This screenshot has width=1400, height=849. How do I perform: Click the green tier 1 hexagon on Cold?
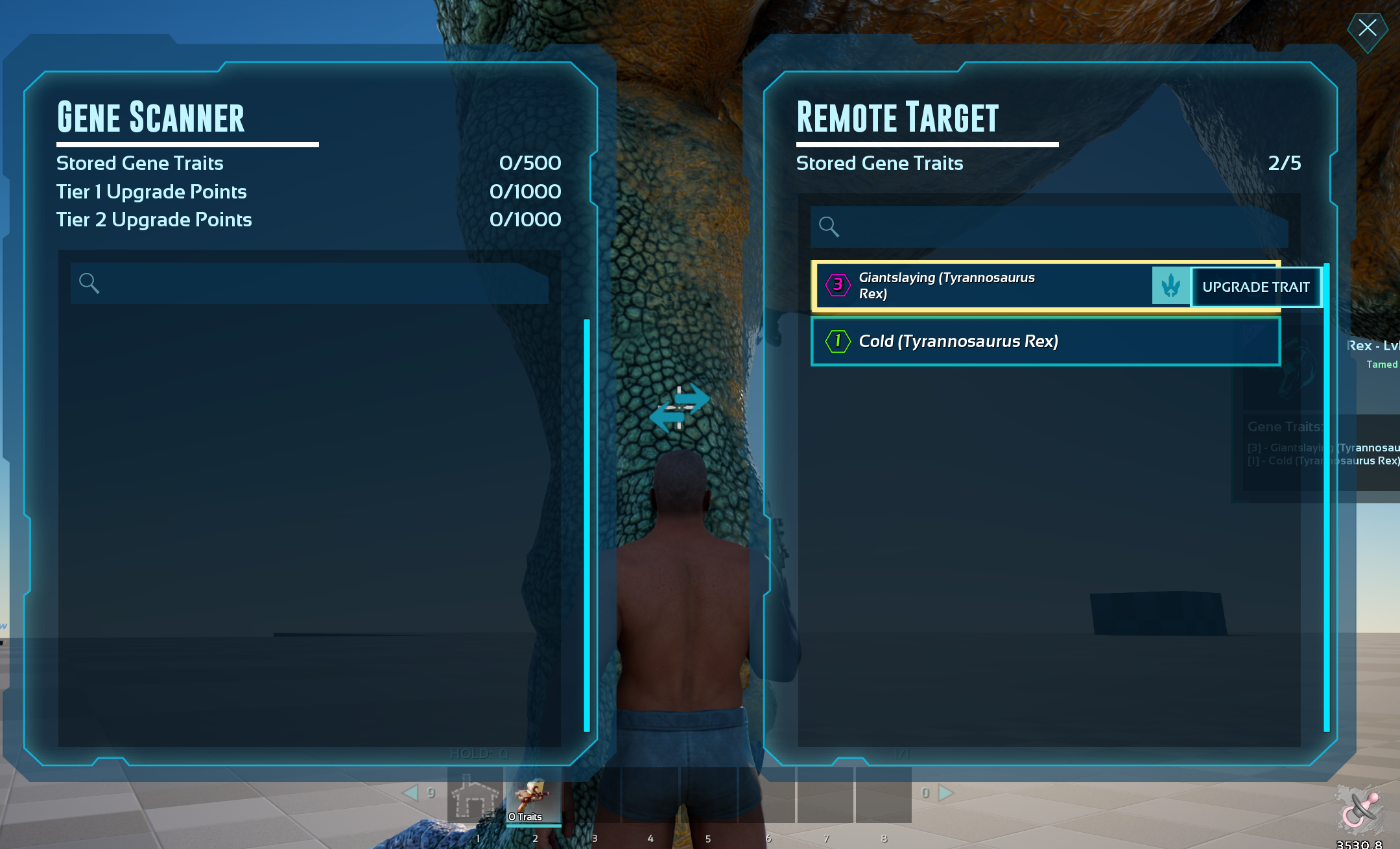point(837,341)
